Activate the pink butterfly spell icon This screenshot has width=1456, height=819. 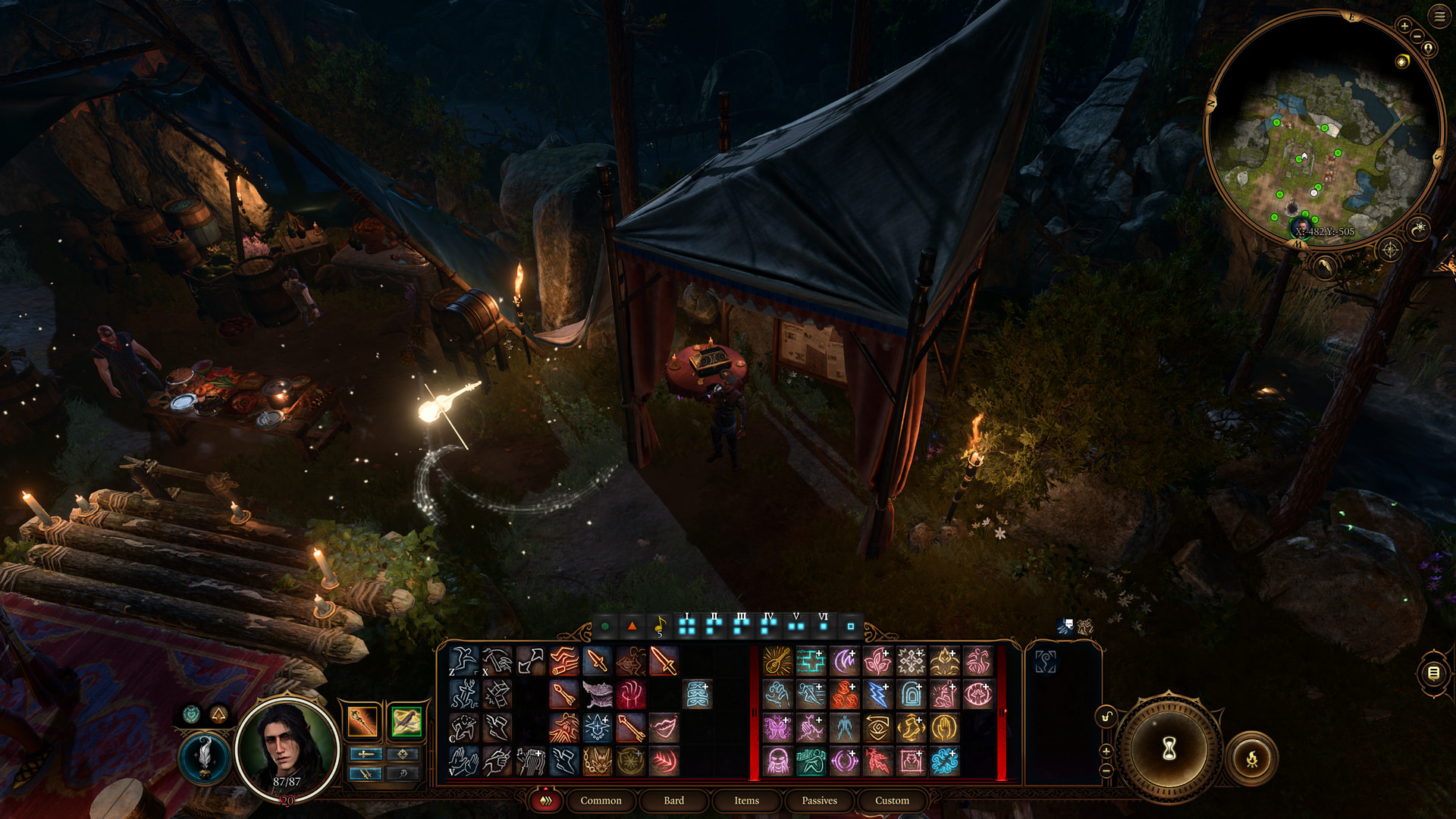(777, 728)
